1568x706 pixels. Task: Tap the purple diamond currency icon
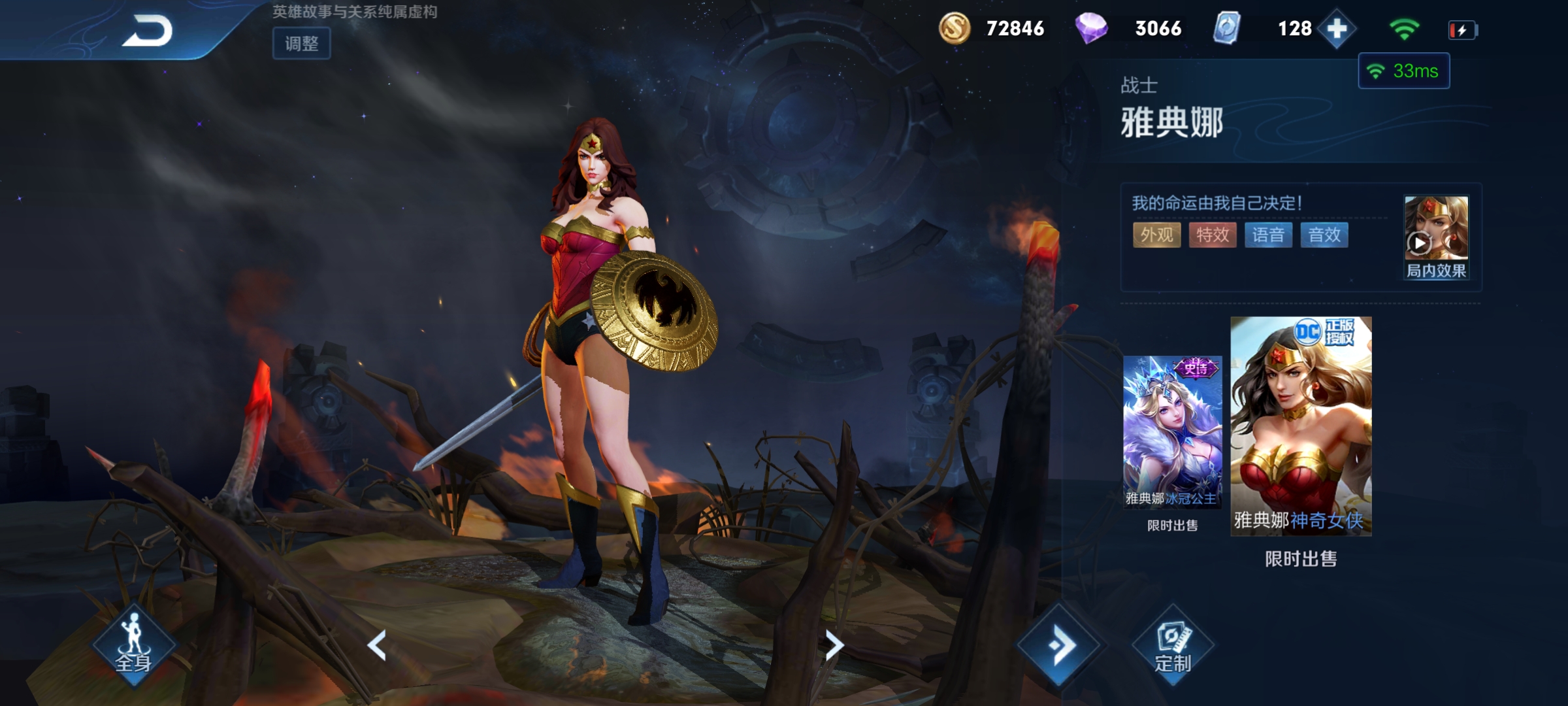pos(1091,29)
